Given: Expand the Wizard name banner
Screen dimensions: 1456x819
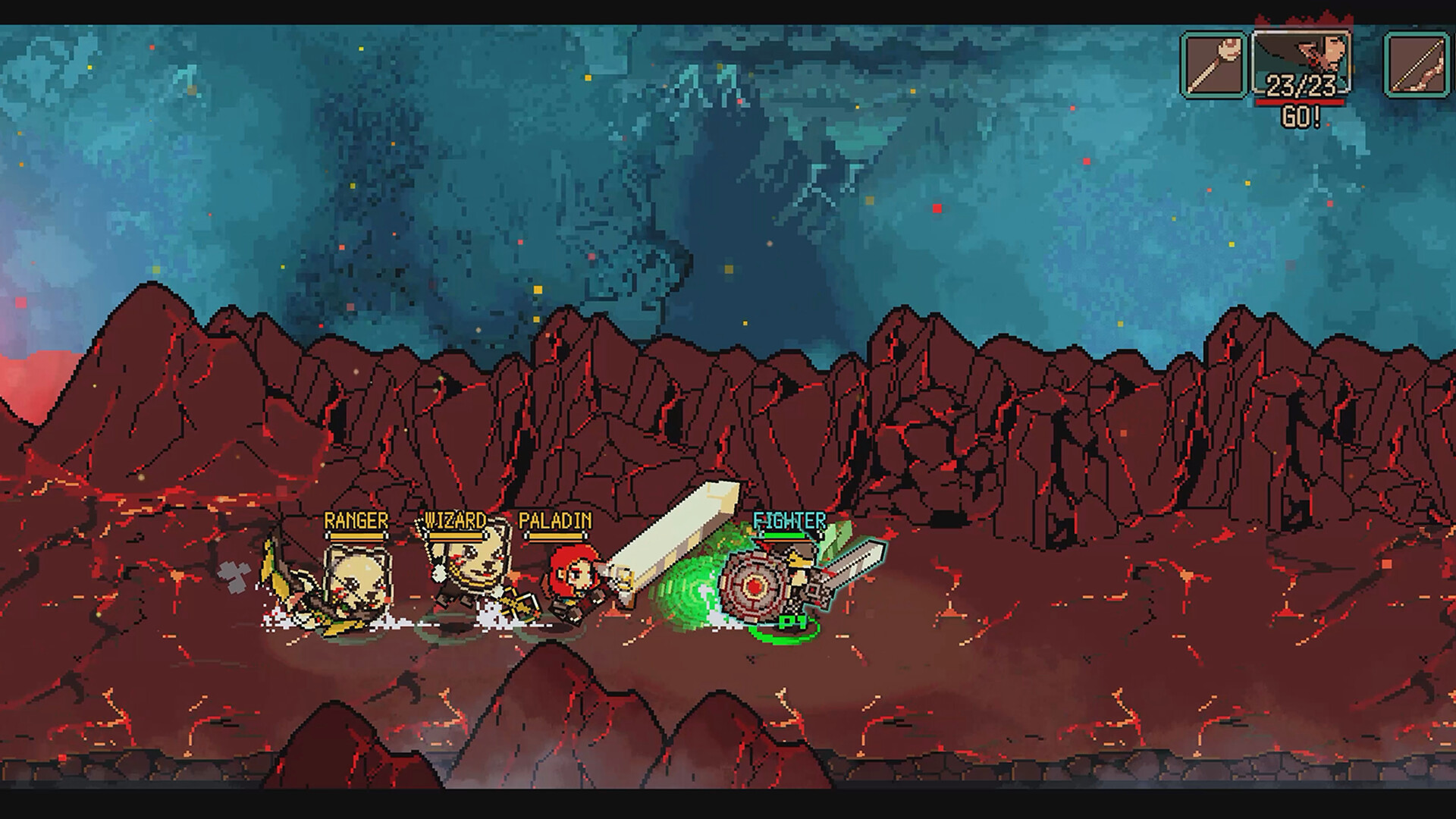Looking at the screenshot, I should tap(455, 520).
